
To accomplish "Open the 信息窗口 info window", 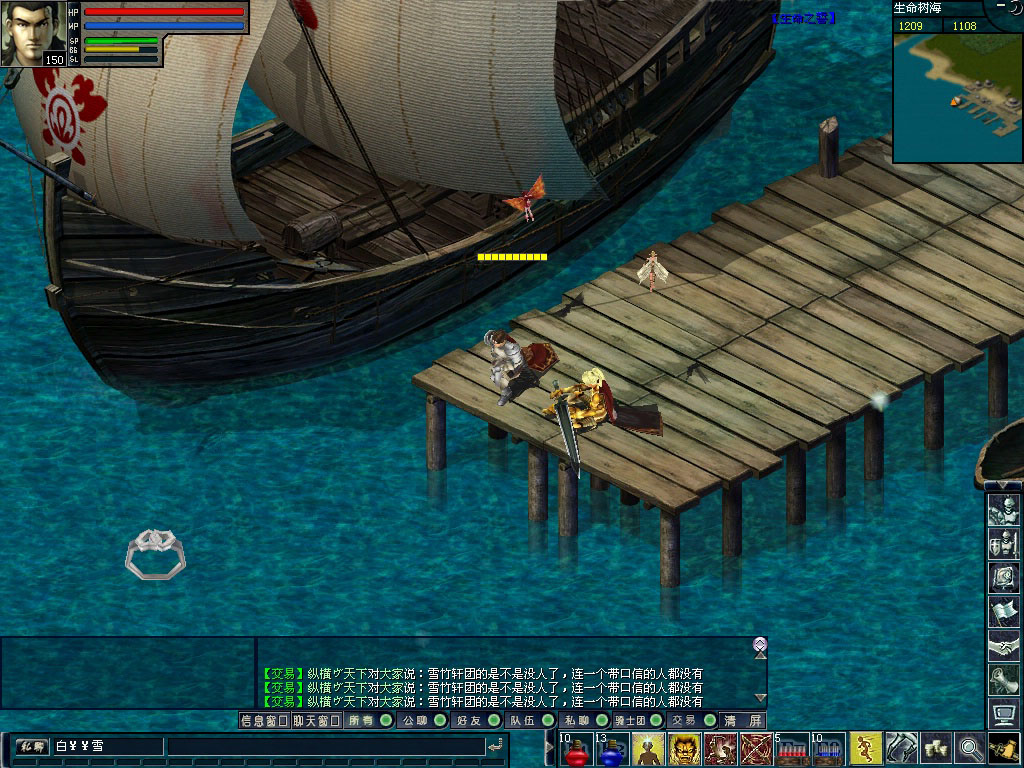I will click(264, 720).
